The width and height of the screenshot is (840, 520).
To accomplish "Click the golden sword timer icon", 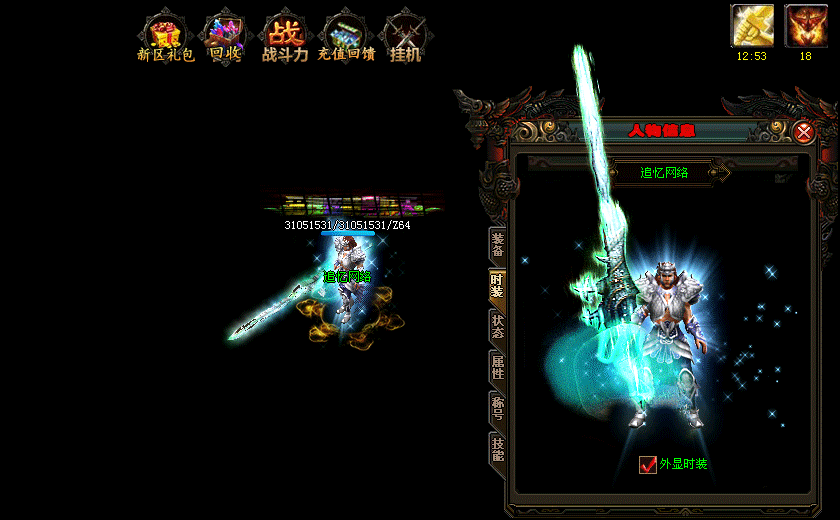I will (752, 26).
